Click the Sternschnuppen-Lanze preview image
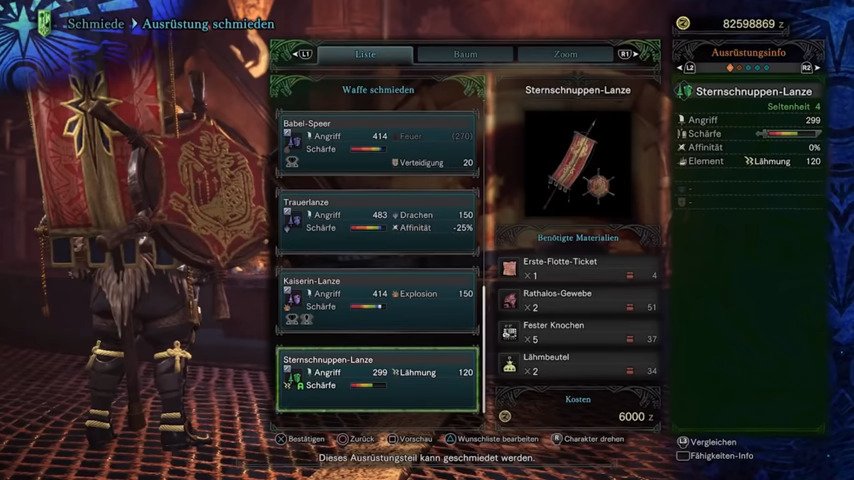The image size is (854, 480). (578, 165)
